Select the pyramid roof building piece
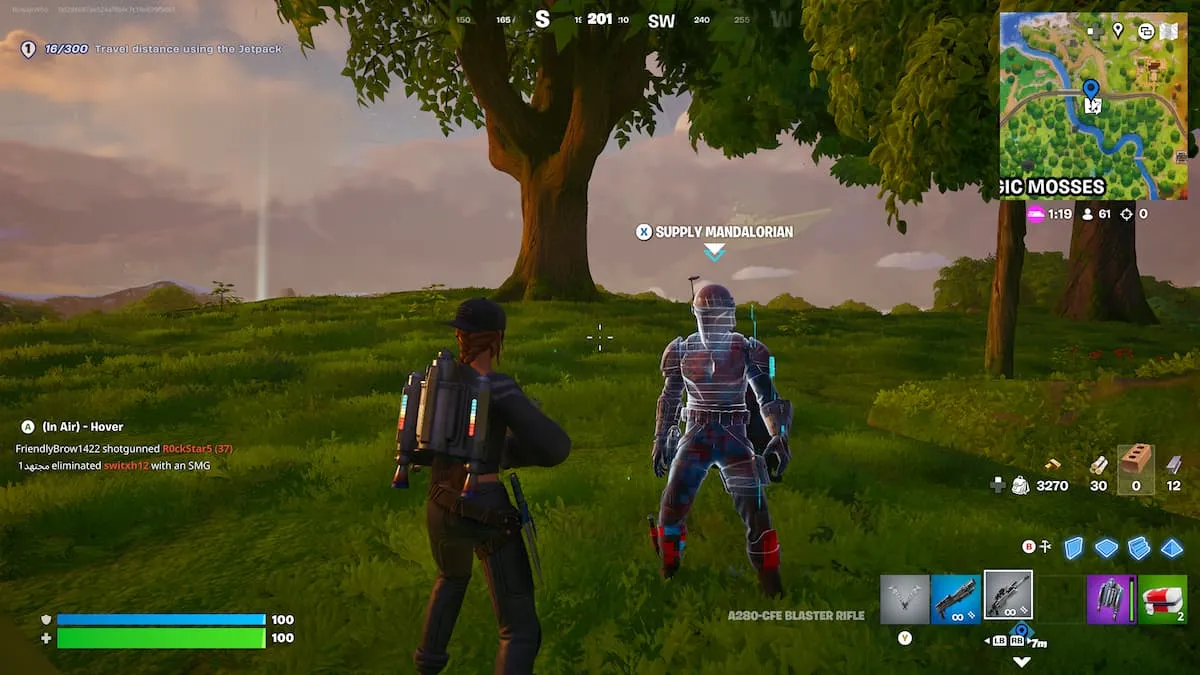 (1171, 548)
